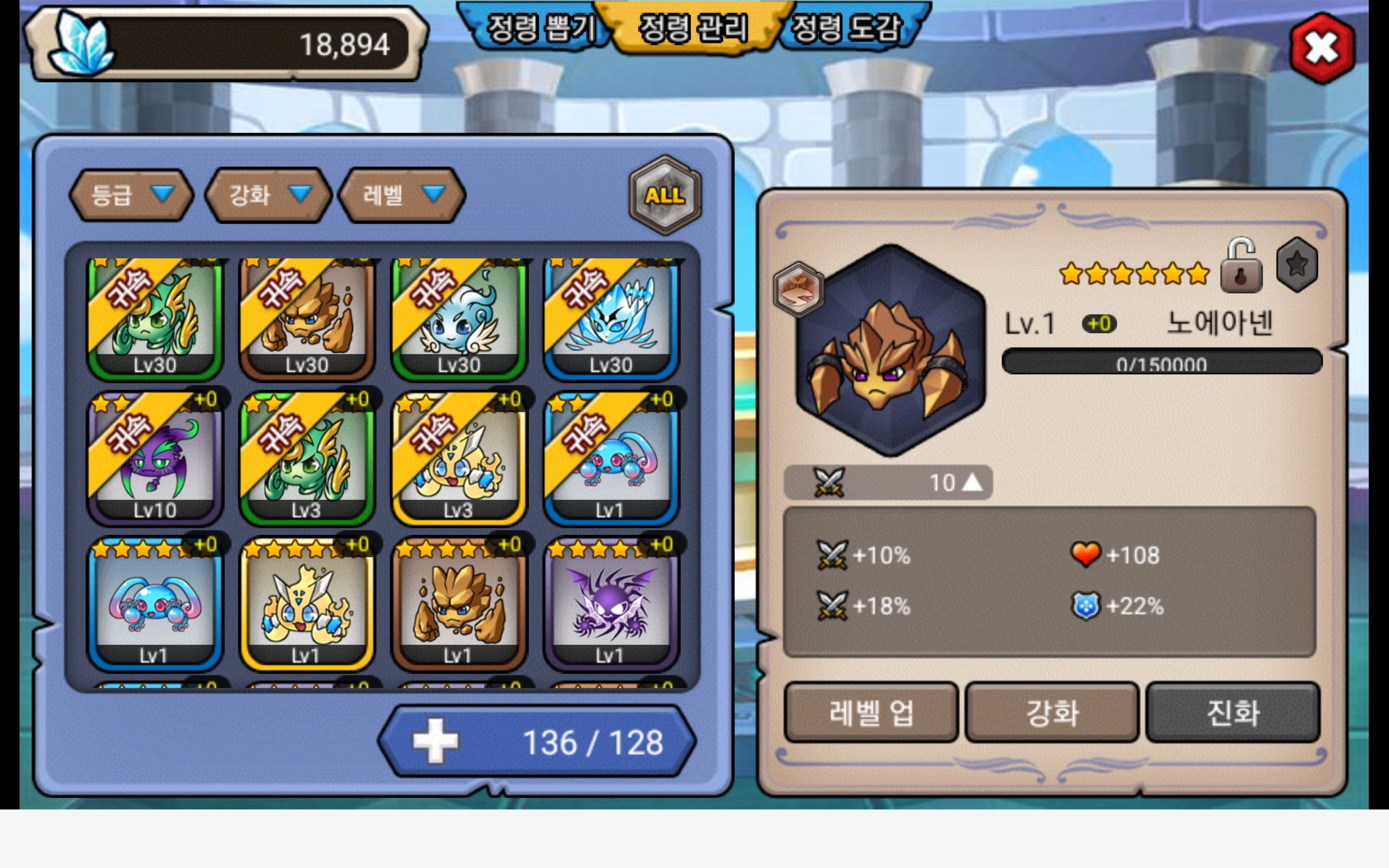Viewport: 1389px width, 868px height.
Task: Select the 정령 관리 tab
Action: click(693, 28)
